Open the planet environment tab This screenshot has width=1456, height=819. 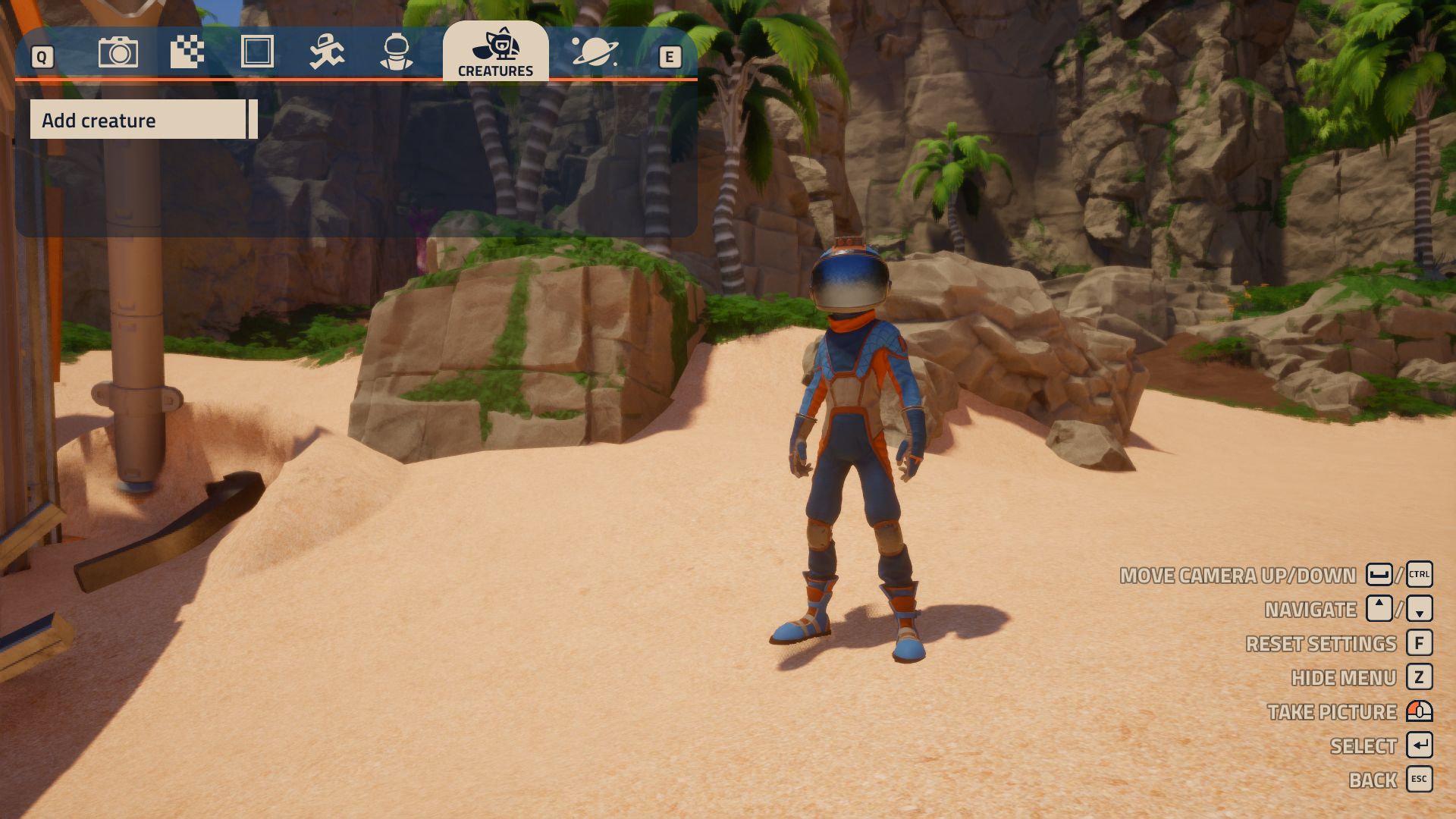tap(595, 52)
